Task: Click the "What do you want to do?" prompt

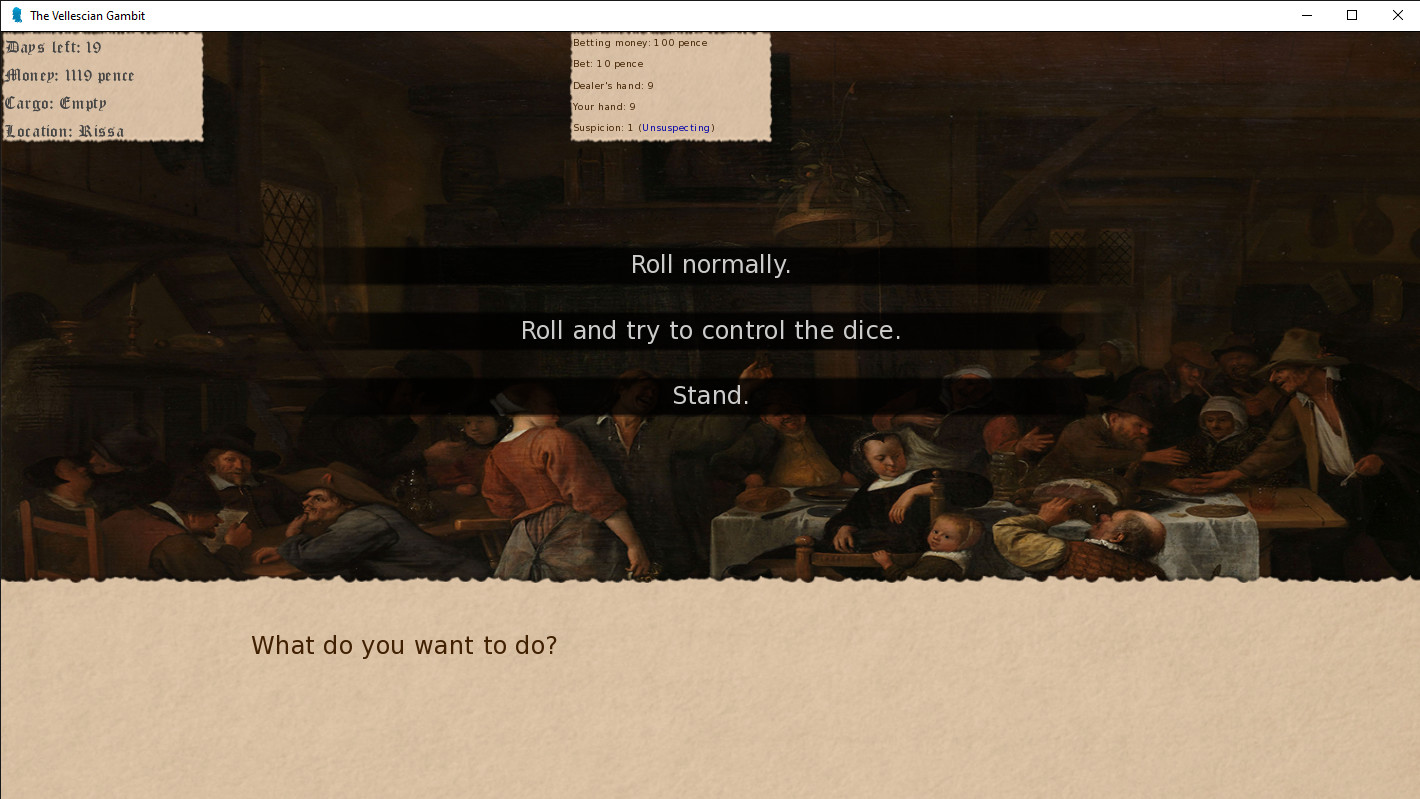Action: 404,645
